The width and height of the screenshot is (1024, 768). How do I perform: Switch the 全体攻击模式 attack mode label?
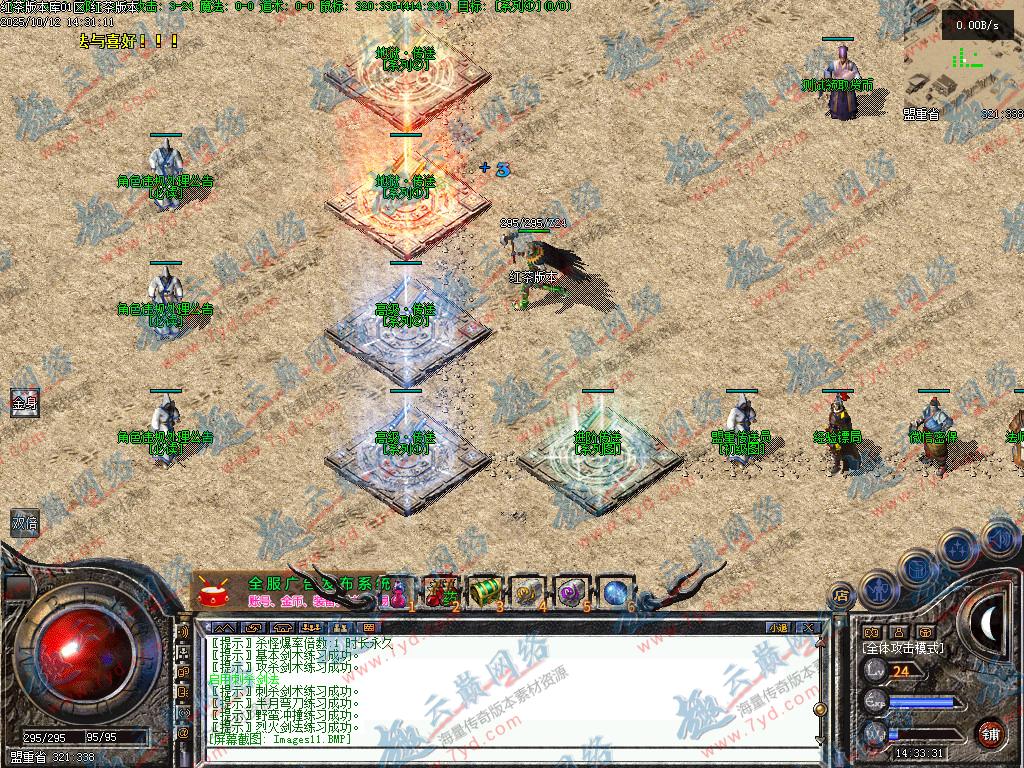click(x=901, y=648)
